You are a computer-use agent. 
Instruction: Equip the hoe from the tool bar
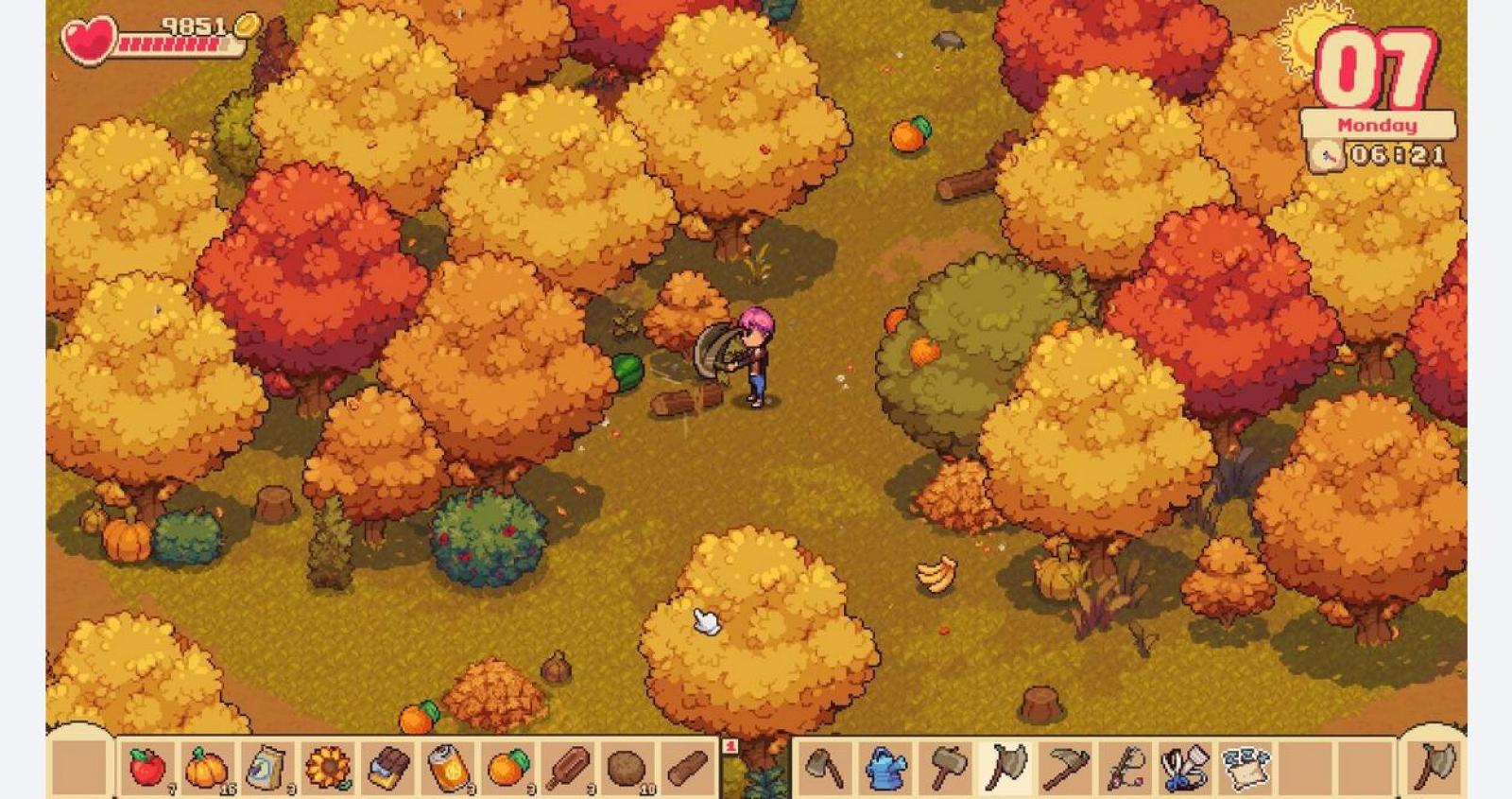coord(824,767)
